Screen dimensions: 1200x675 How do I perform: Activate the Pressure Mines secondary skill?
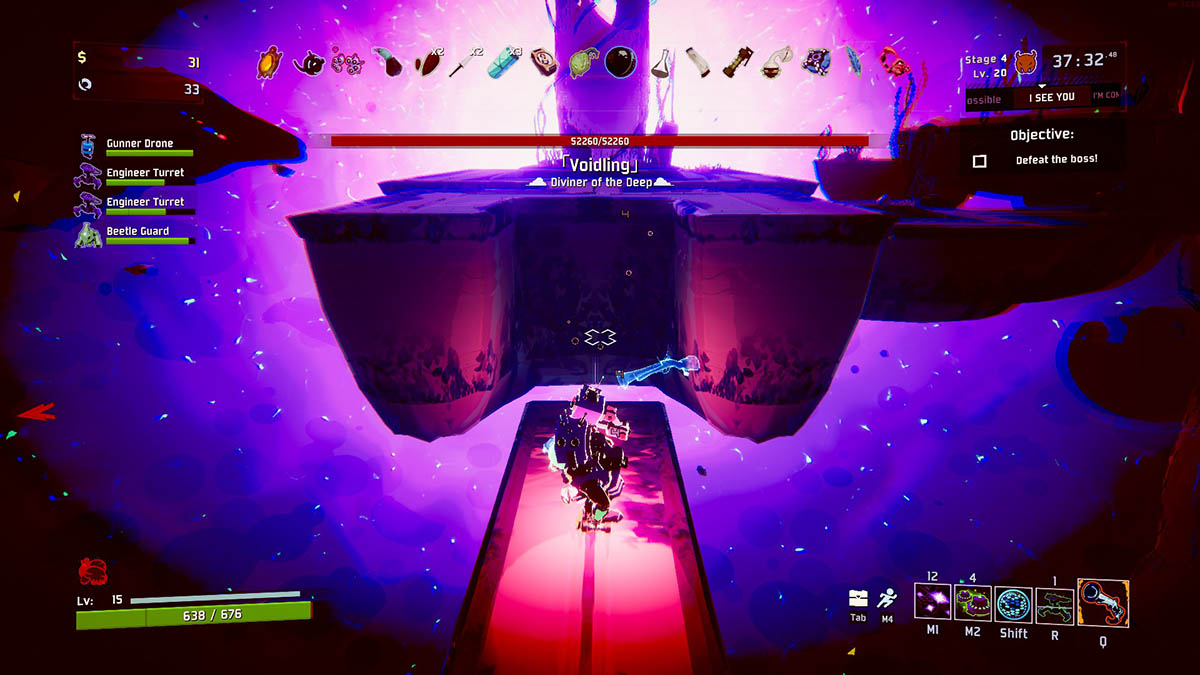[x=973, y=605]
